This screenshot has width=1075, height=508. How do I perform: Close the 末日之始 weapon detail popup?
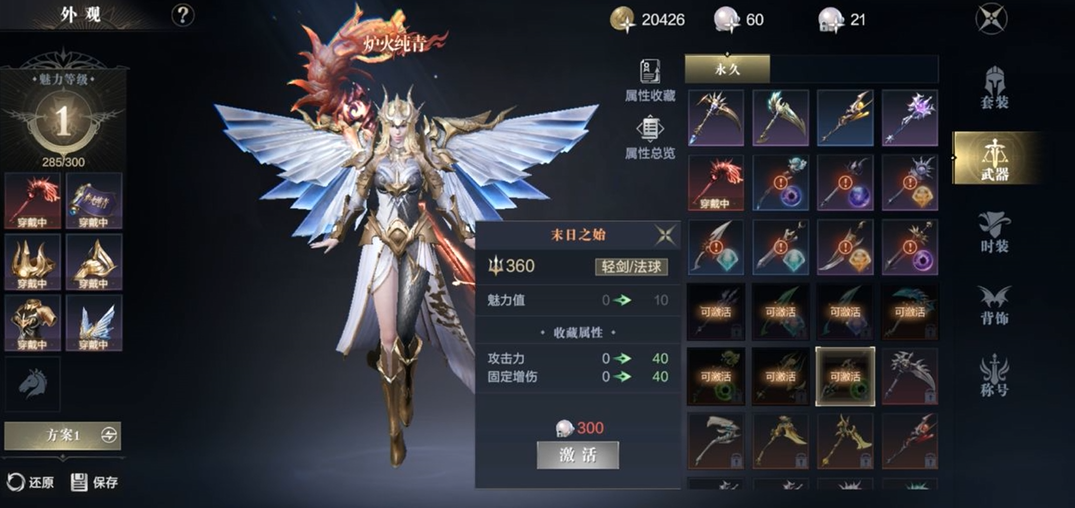pos(665,235)
